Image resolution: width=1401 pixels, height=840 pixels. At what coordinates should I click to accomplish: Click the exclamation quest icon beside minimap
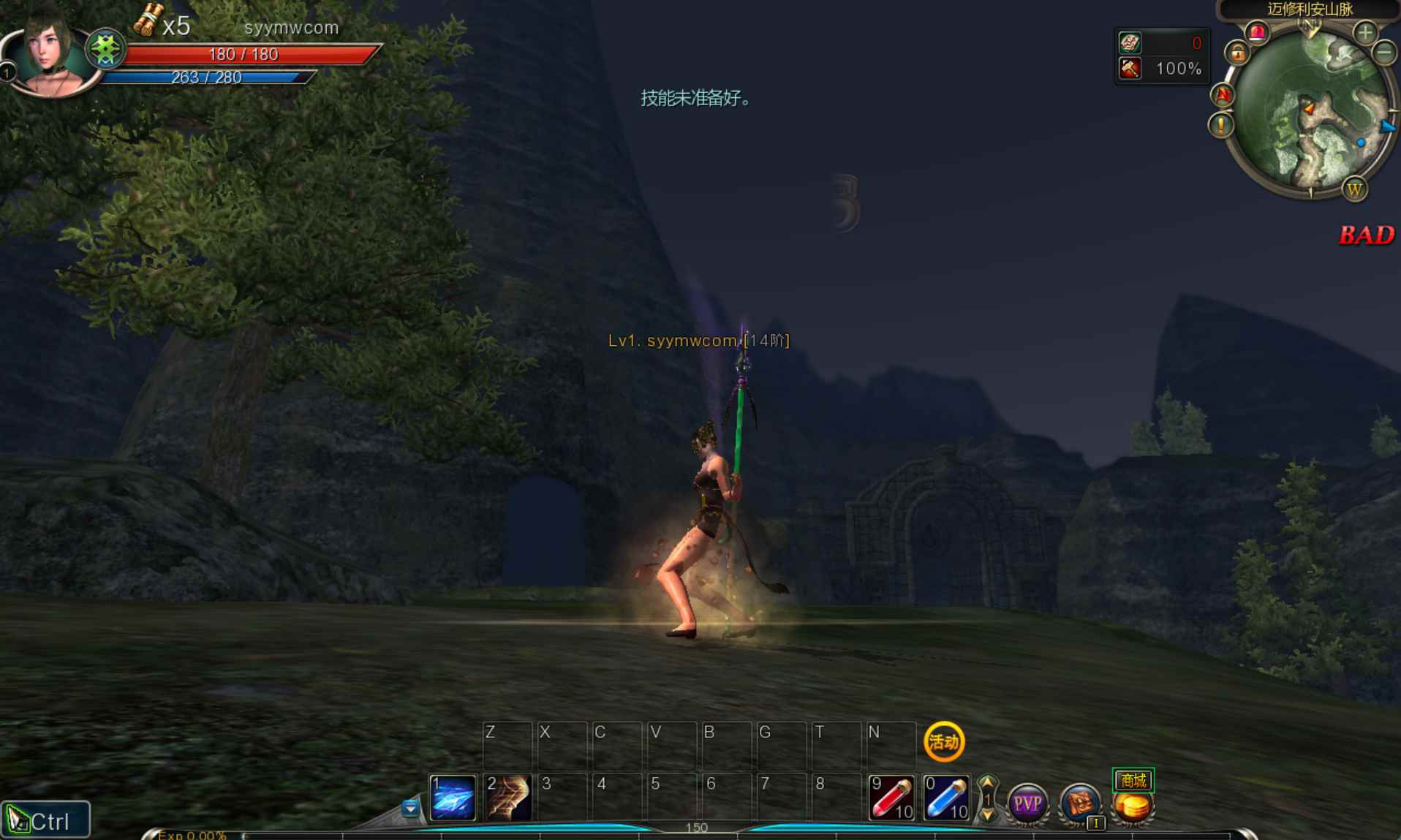[x=1220, y=125]
